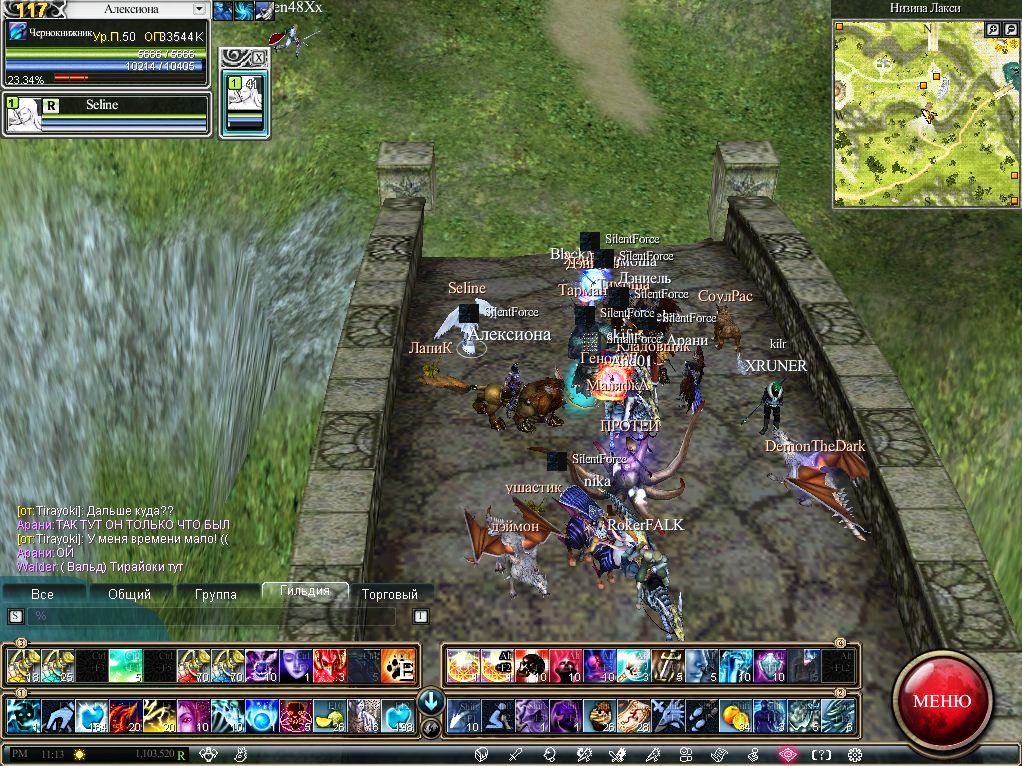Switch to the Общий chat tab
1022x766 pixels.
[x=129, y=594]
